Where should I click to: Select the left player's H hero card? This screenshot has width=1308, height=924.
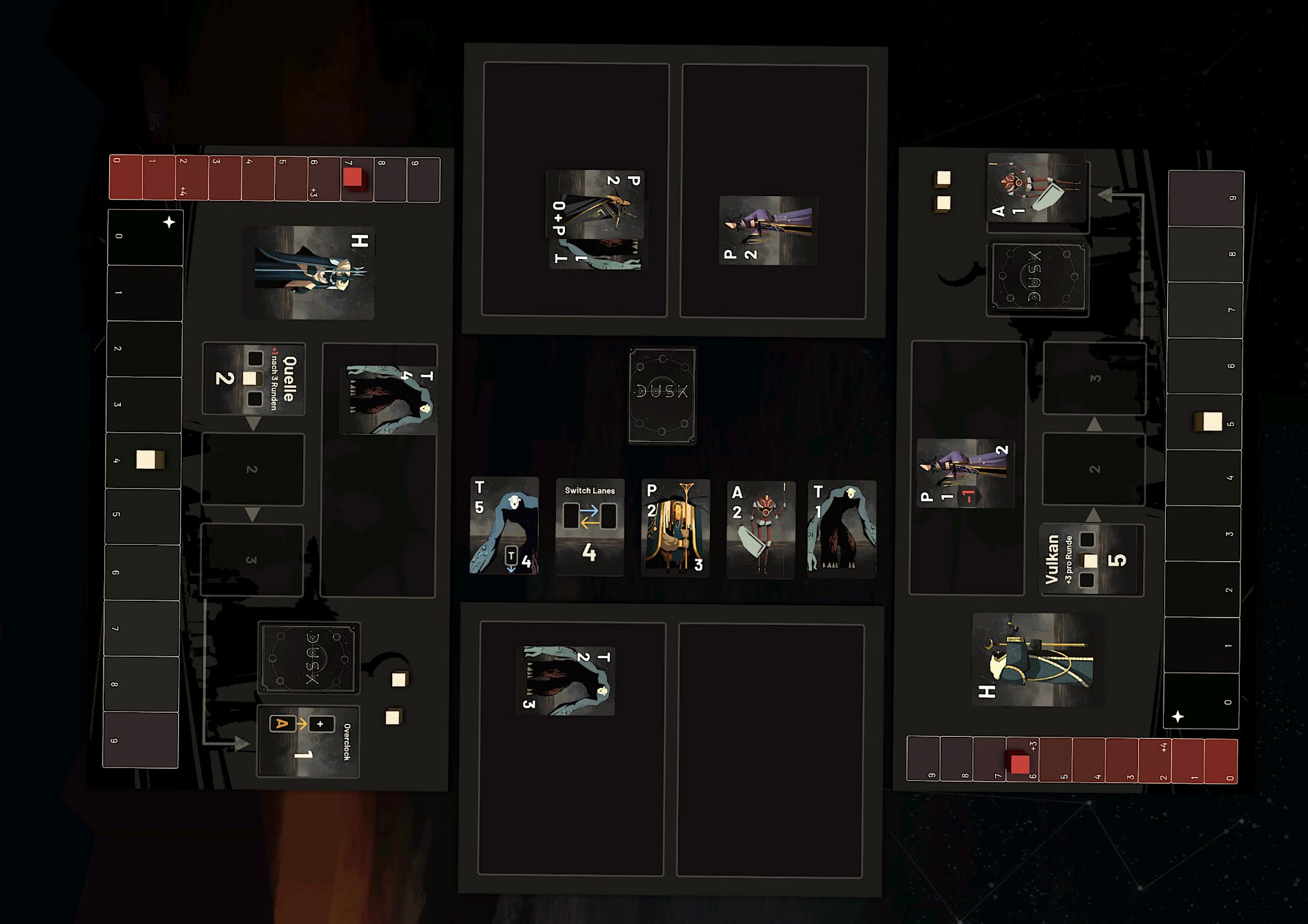tap(310, 272)
